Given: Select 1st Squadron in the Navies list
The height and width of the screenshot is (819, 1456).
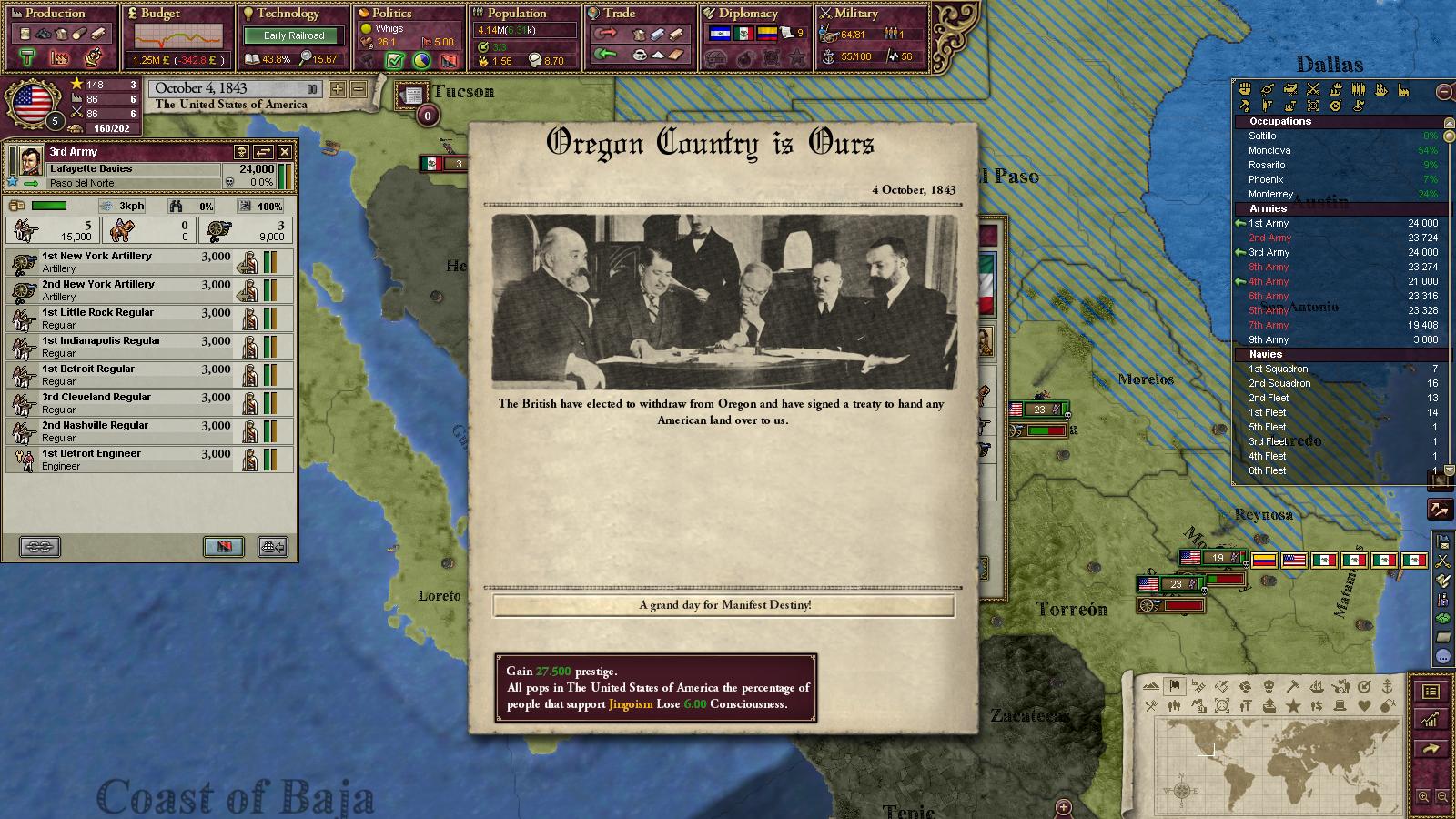Looking at the screenshot, I should (1278, 369).
